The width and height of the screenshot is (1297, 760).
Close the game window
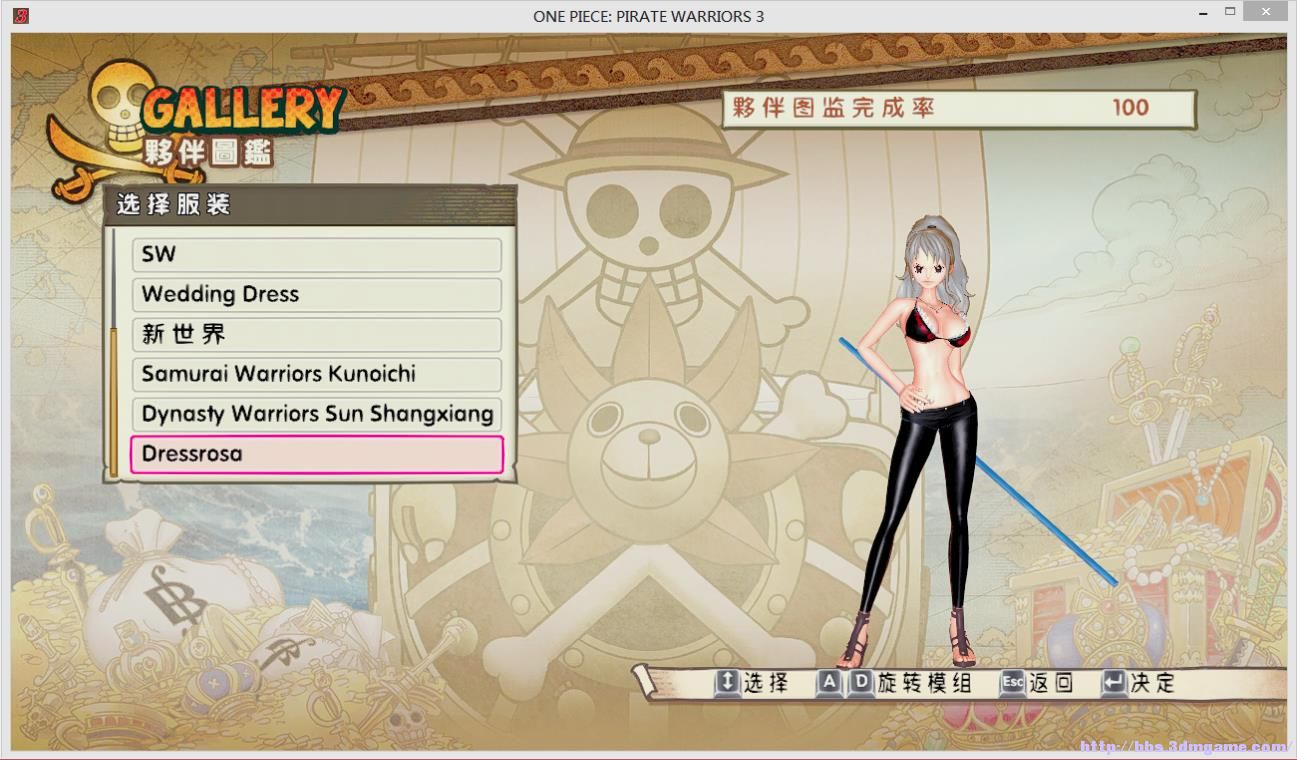(1265, 14)
